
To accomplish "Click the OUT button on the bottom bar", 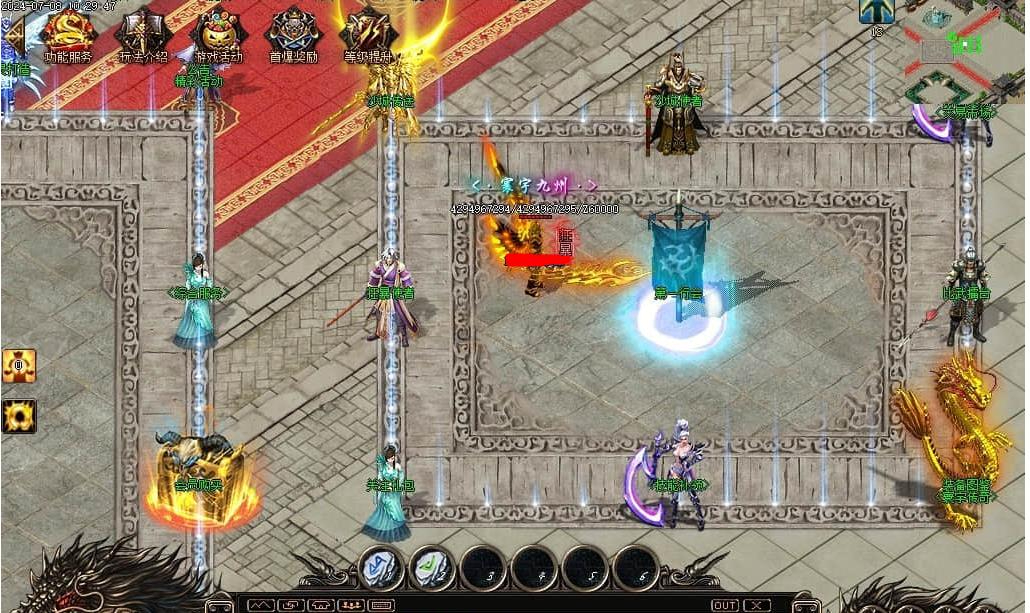I will click(725, 605).
